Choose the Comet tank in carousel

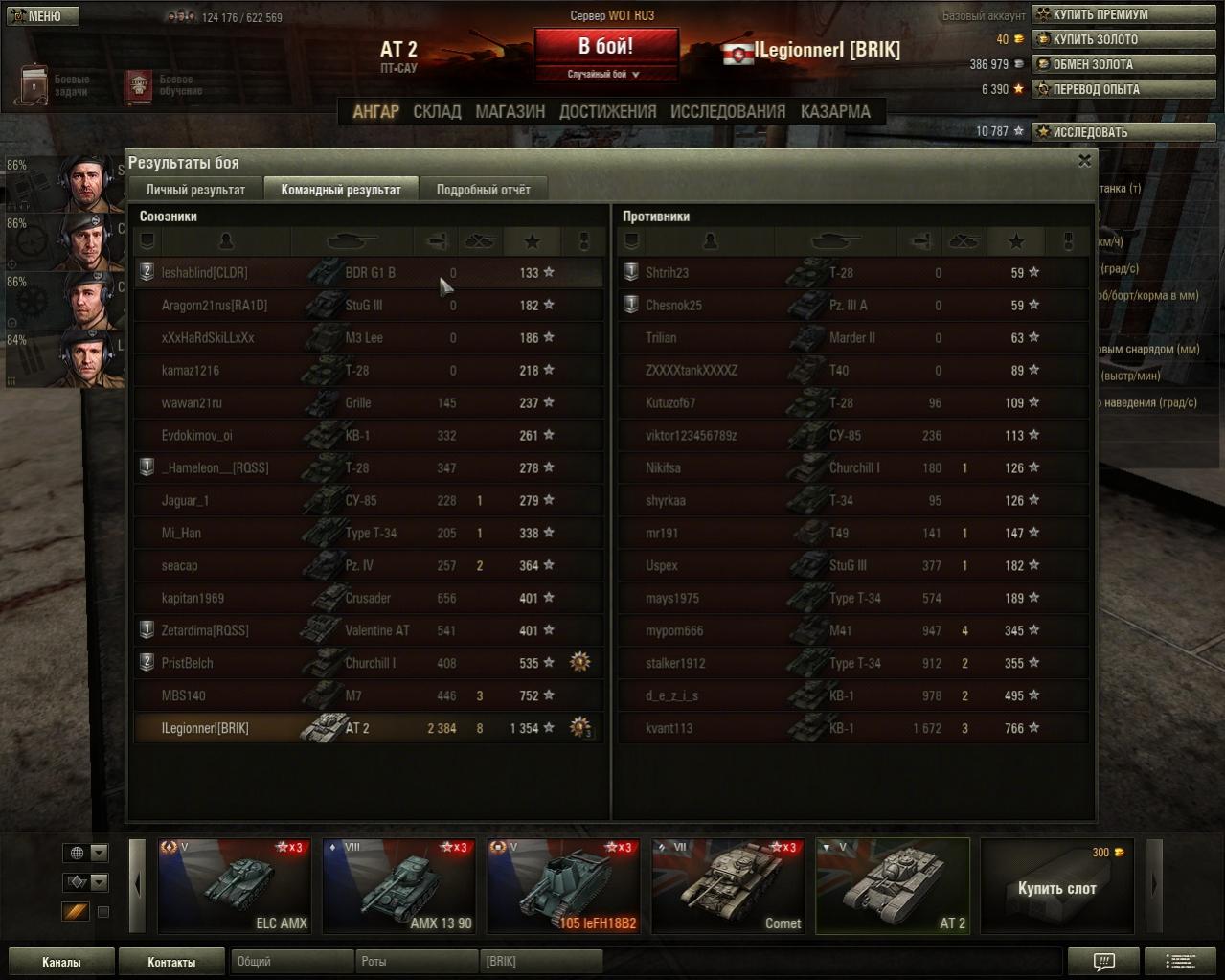[x=728, y=886]
